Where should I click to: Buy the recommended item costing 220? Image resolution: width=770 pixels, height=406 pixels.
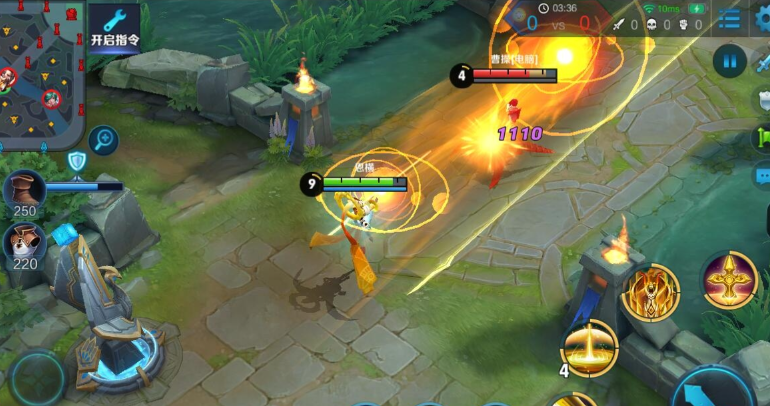point(24,243)
